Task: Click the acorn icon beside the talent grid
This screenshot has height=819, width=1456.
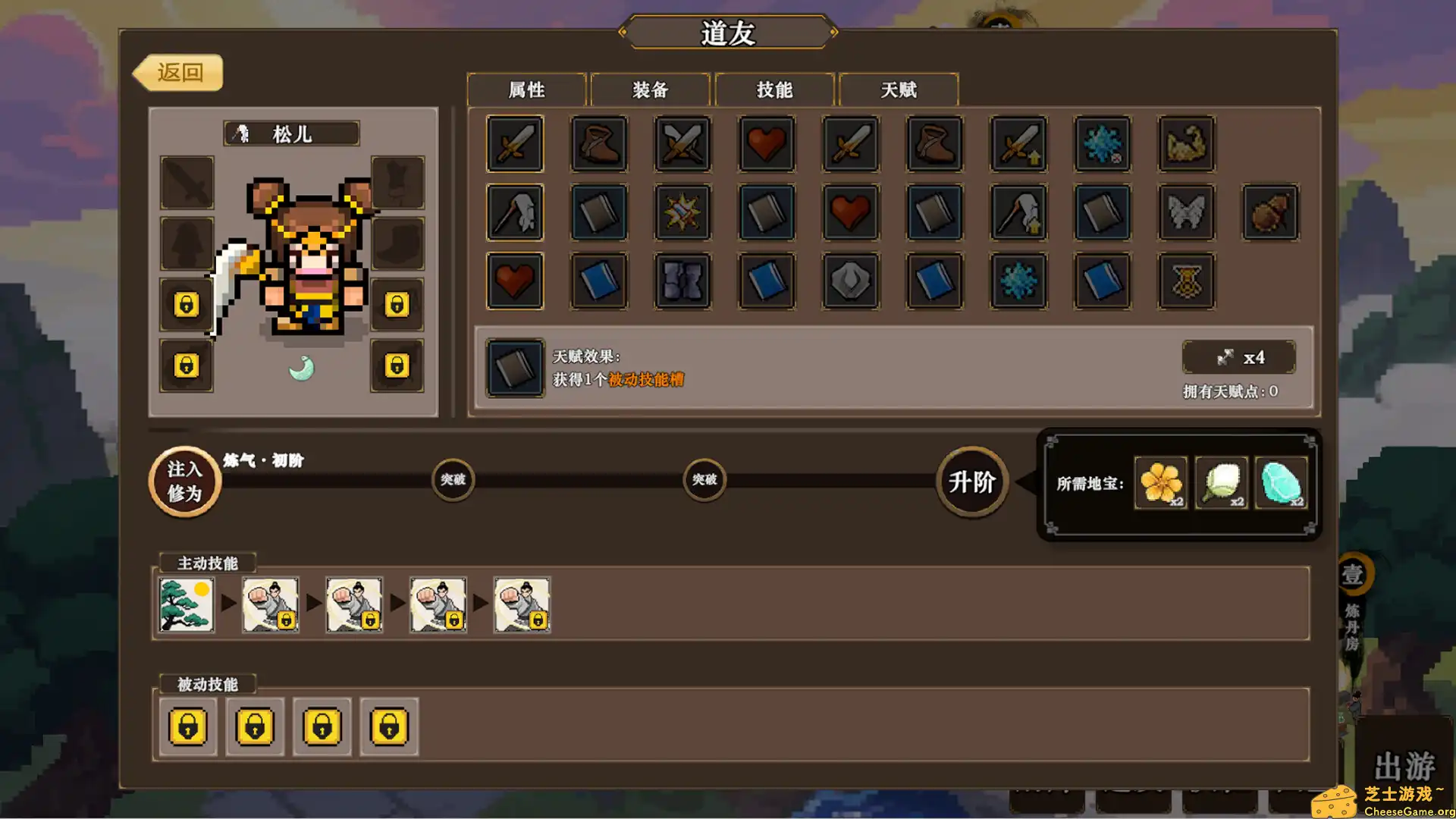Action: point(1271,213)
